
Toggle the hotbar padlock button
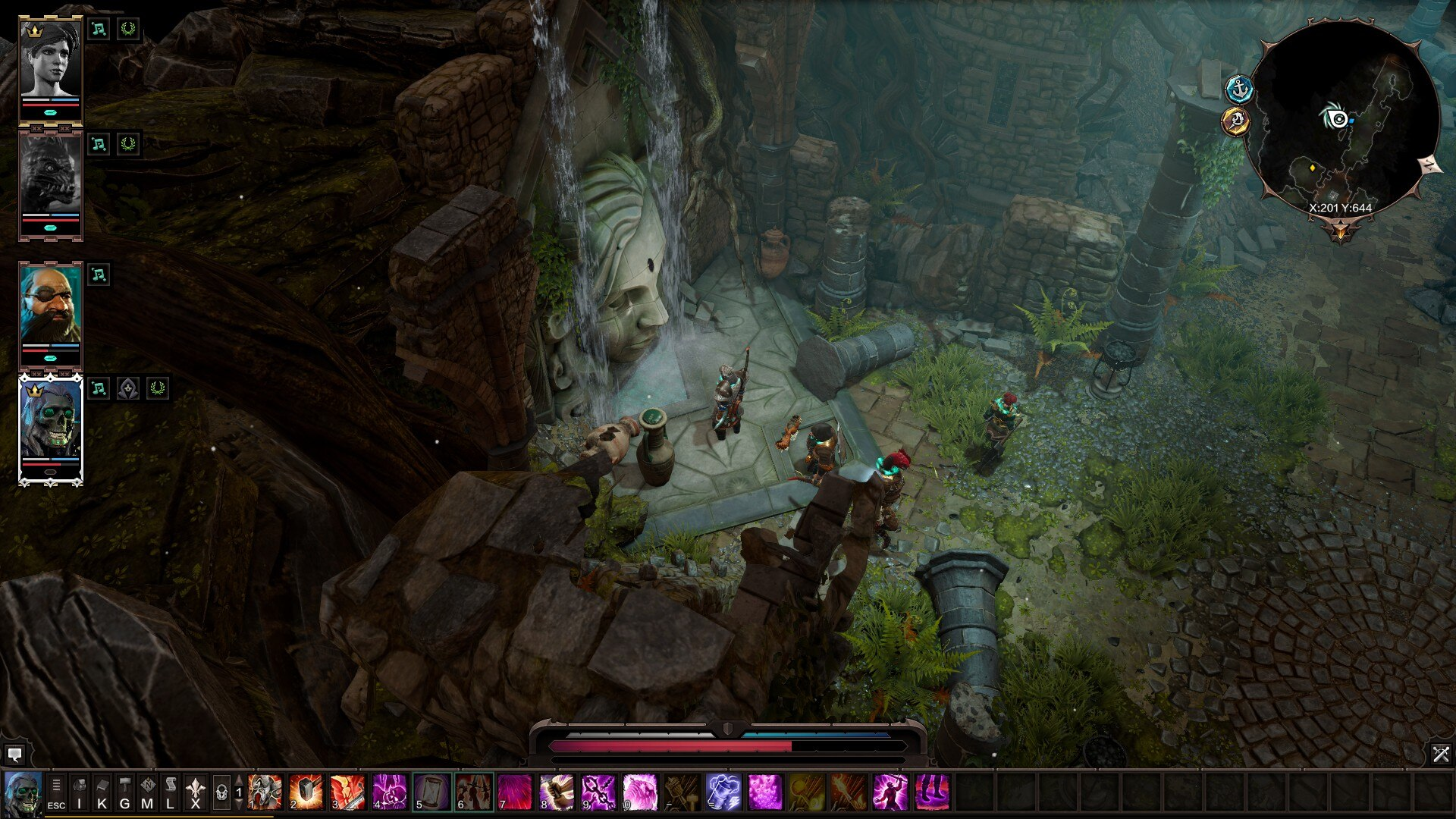221,792
